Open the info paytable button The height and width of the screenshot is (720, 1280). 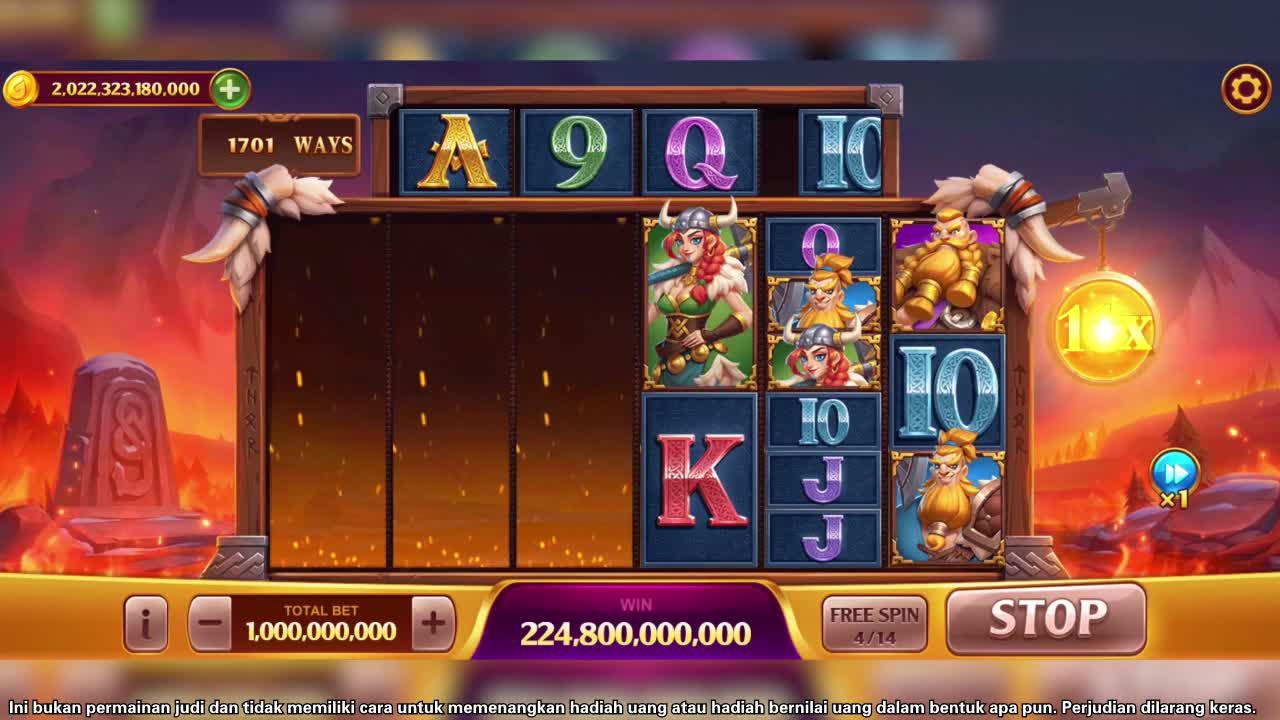click(x=146, y=624)
